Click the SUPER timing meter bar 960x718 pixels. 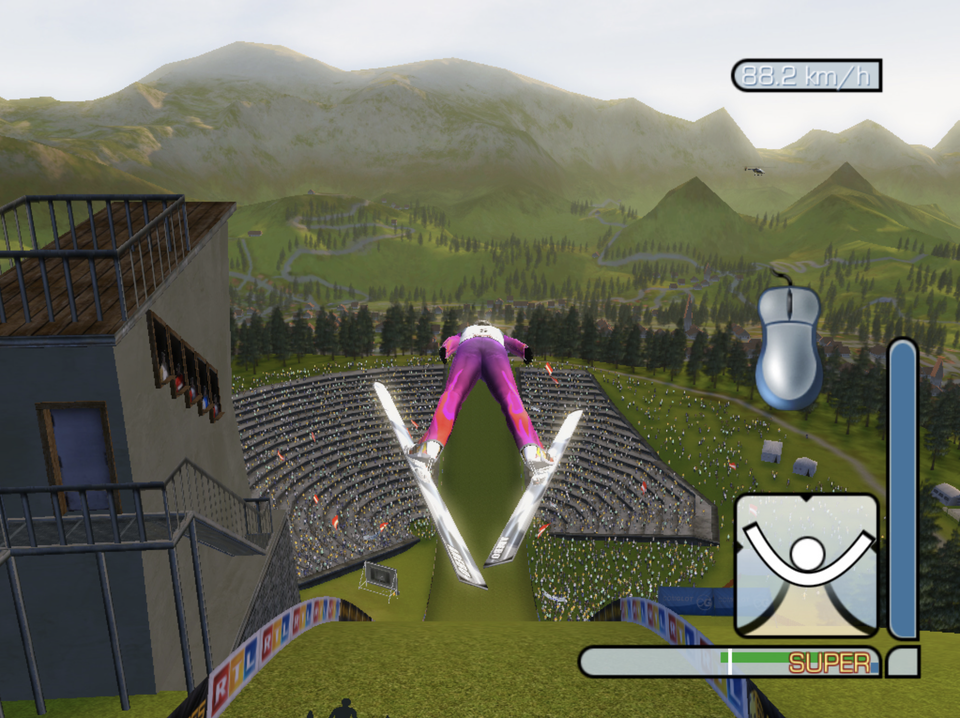tap(730, 662)
